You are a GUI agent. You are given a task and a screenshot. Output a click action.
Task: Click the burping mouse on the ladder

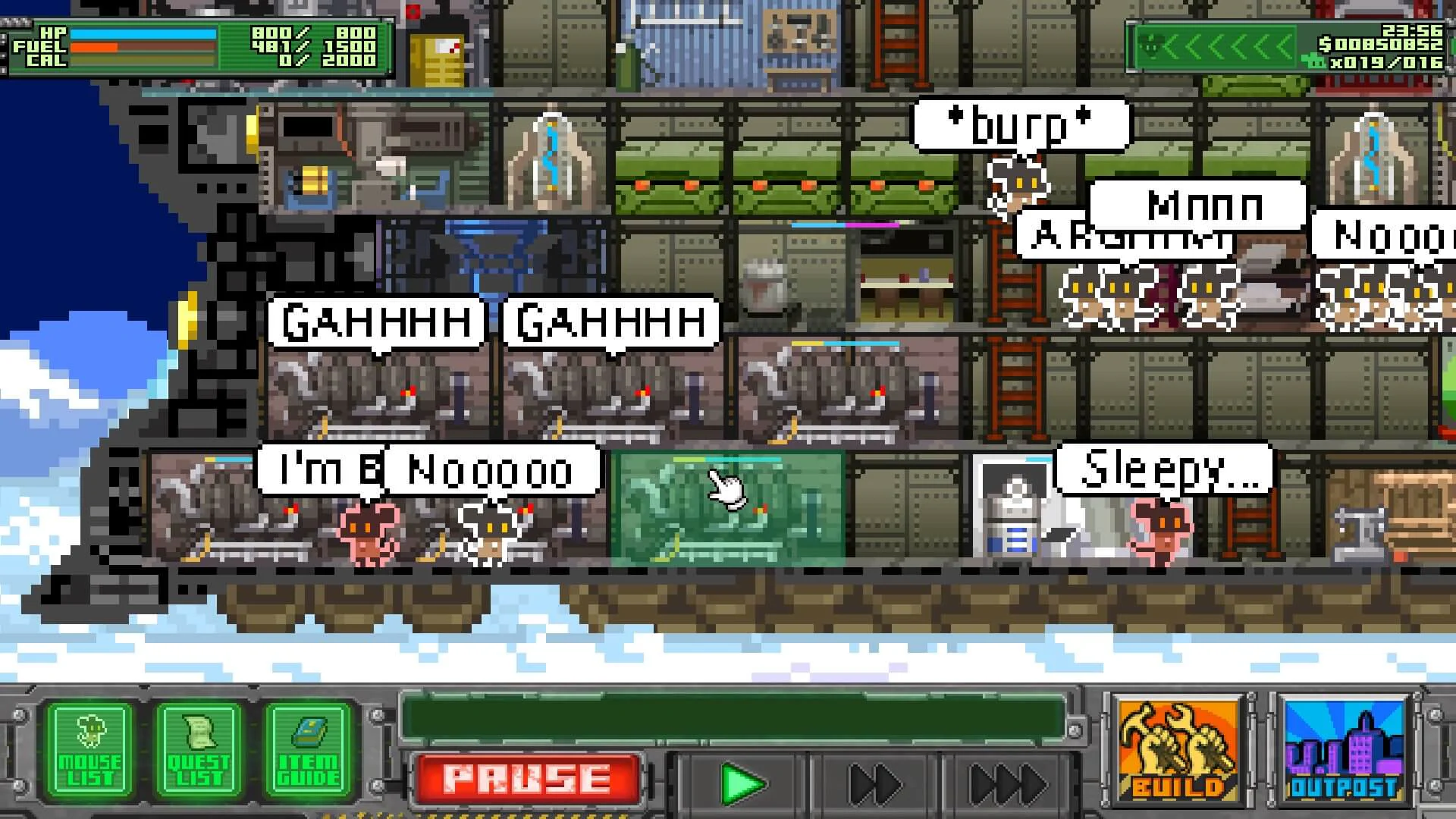pyautogui.click(x=1020, y=182)
